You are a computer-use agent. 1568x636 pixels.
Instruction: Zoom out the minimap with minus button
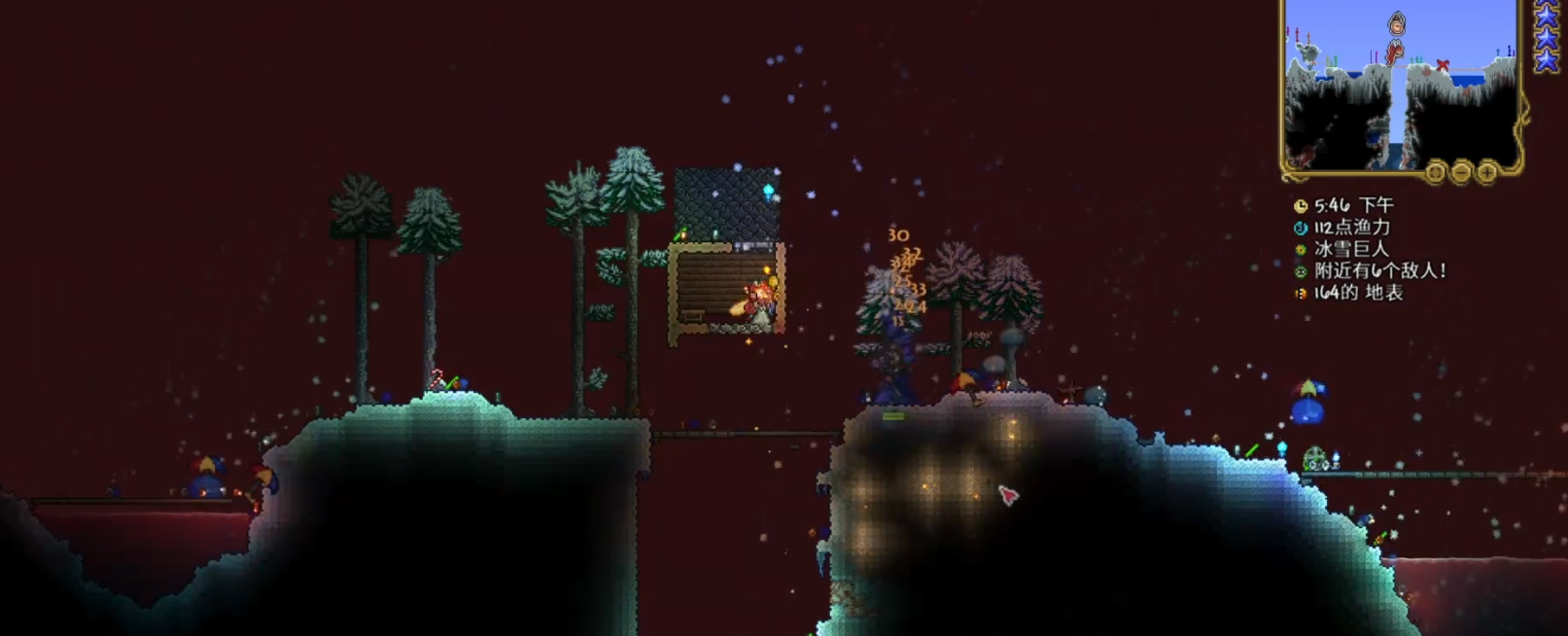1461,173
